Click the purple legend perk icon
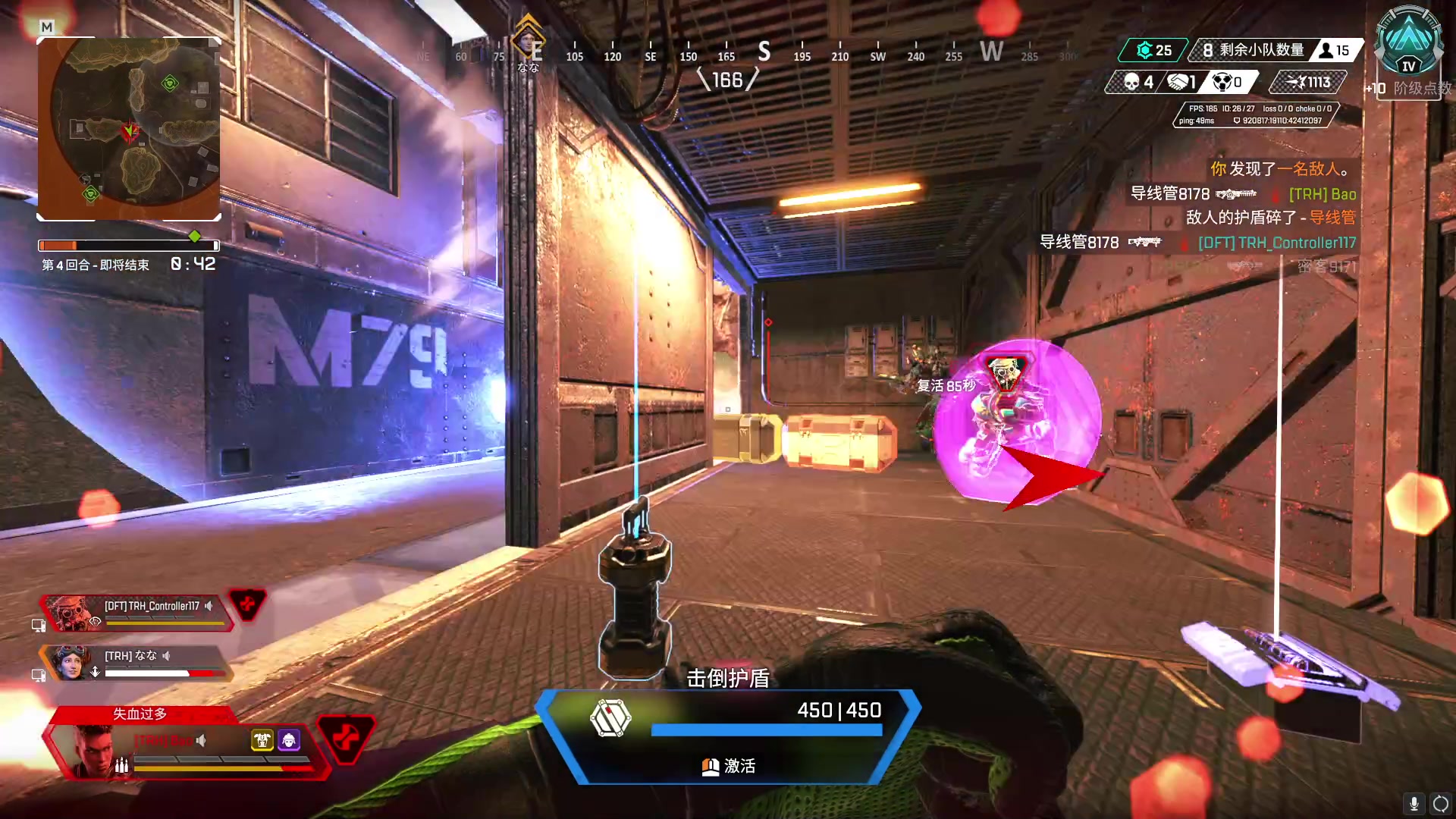Viewport: 1456px width, 819px height. pos(289,740)
